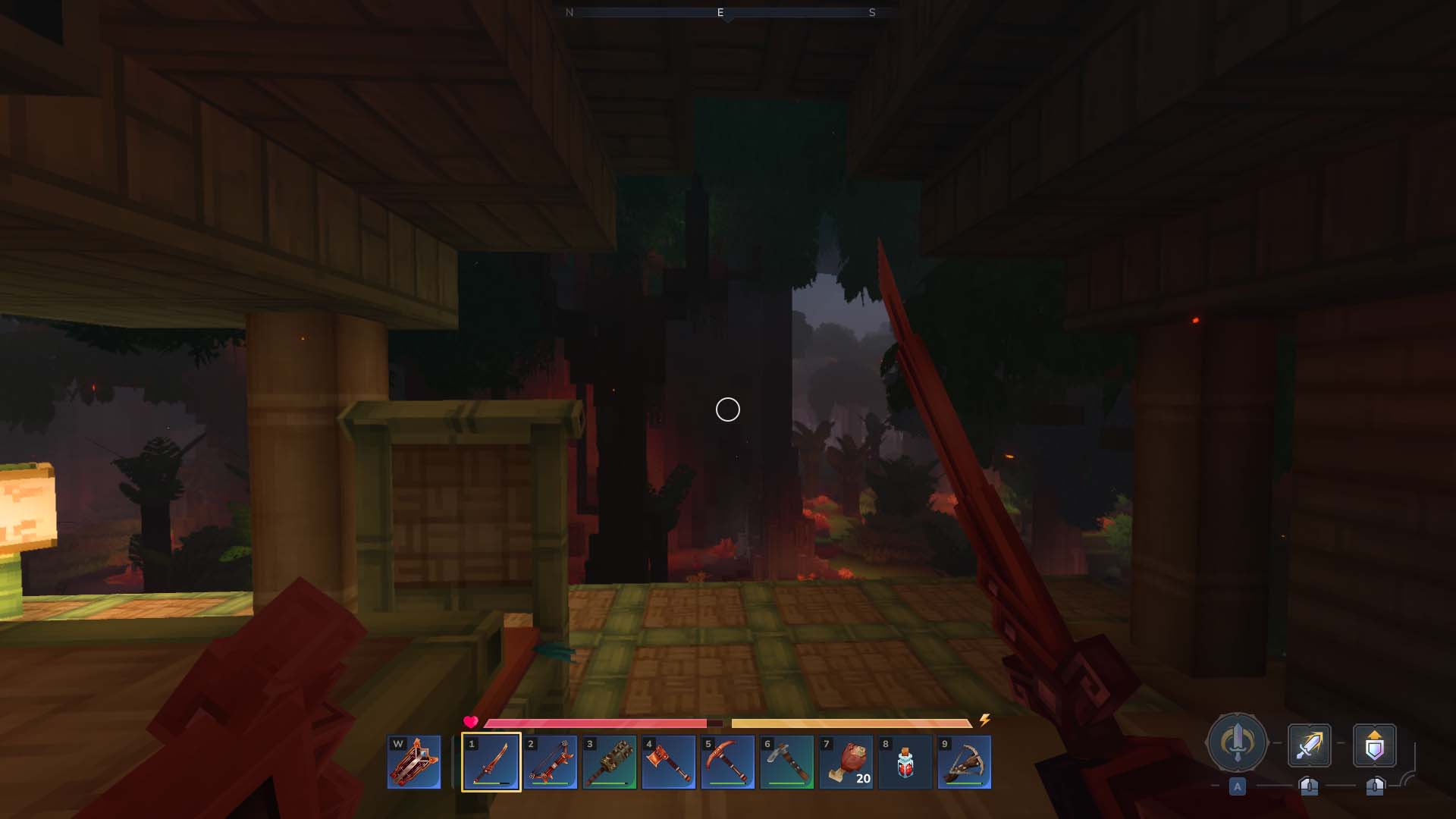Select the copper battleaxe in slot 4

(x=669, y=762)
